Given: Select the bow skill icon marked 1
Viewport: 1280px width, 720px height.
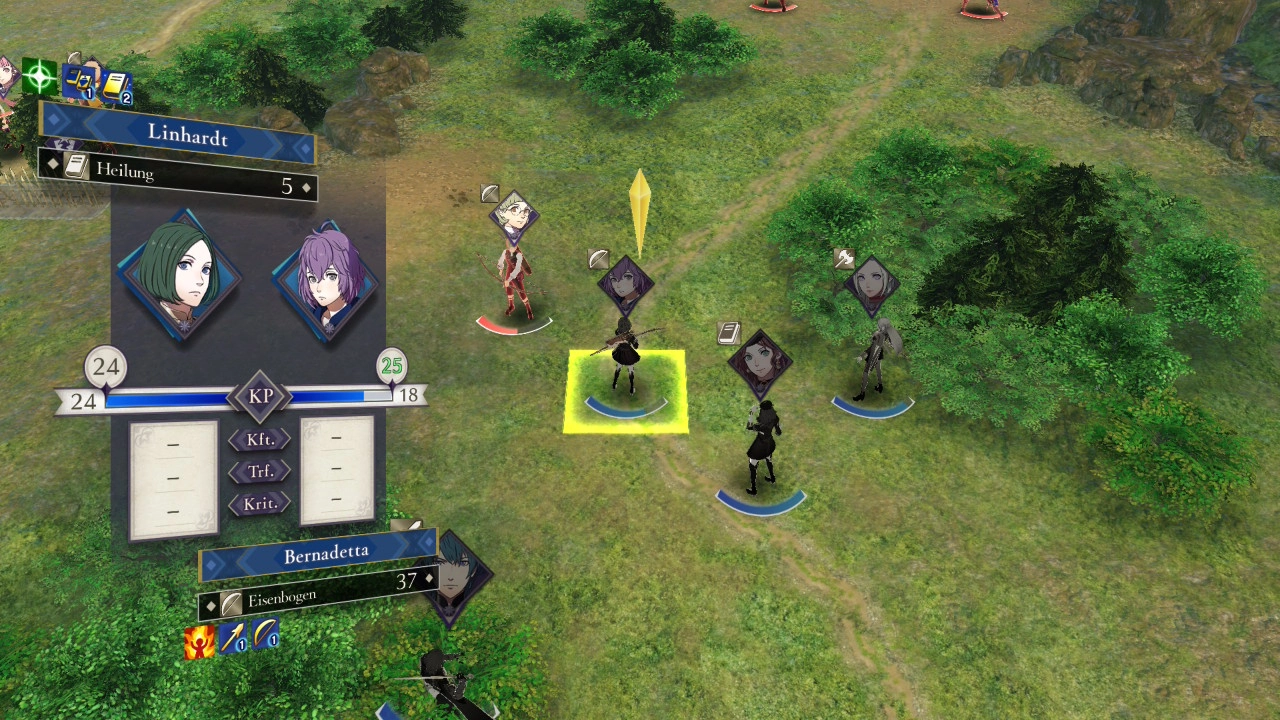Looking at the screenshot, I should pyautogui.click(x=265, y=633).
